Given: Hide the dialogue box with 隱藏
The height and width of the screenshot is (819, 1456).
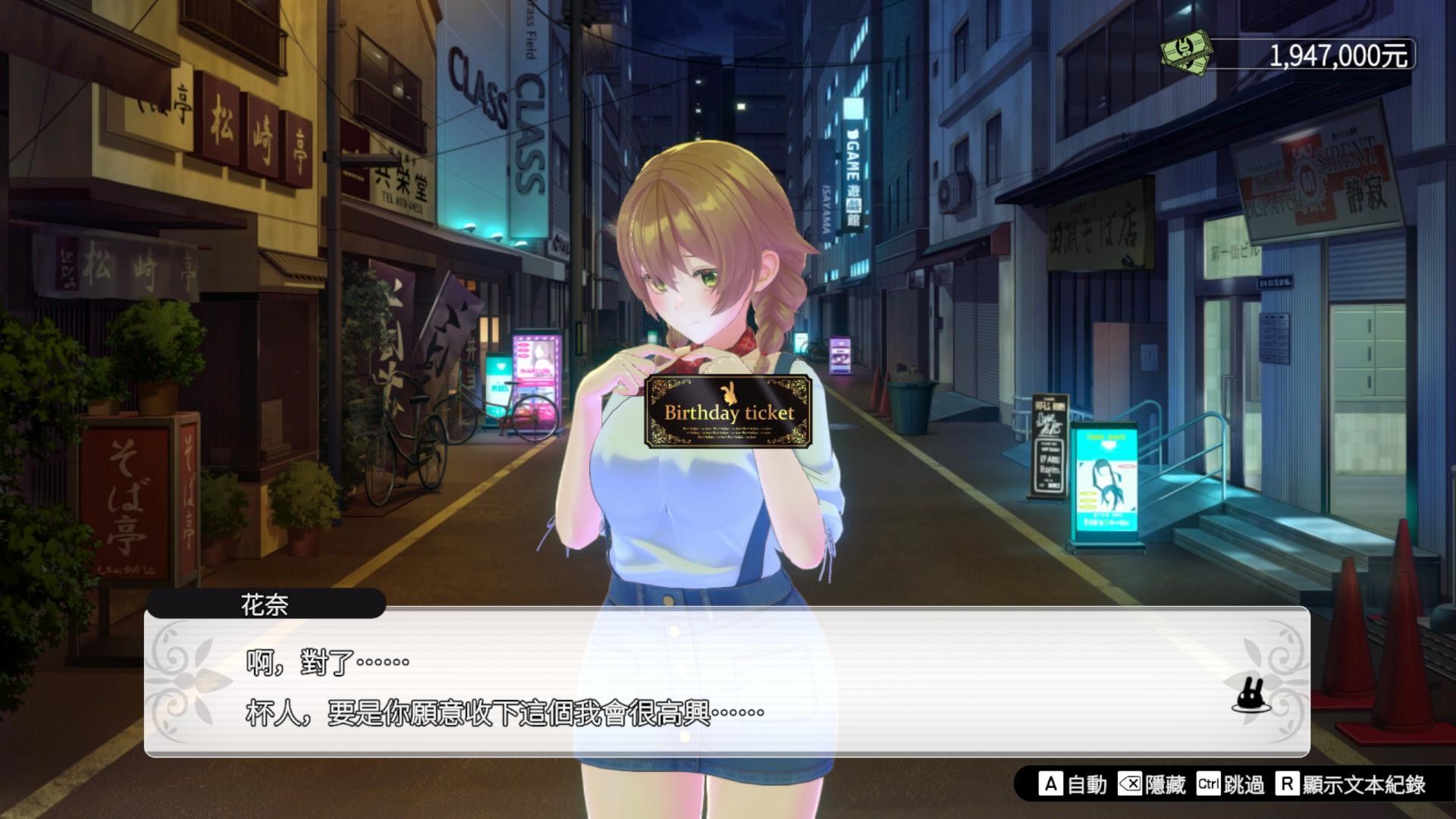Looking at the screenshot, I should tap(1152, 784).
